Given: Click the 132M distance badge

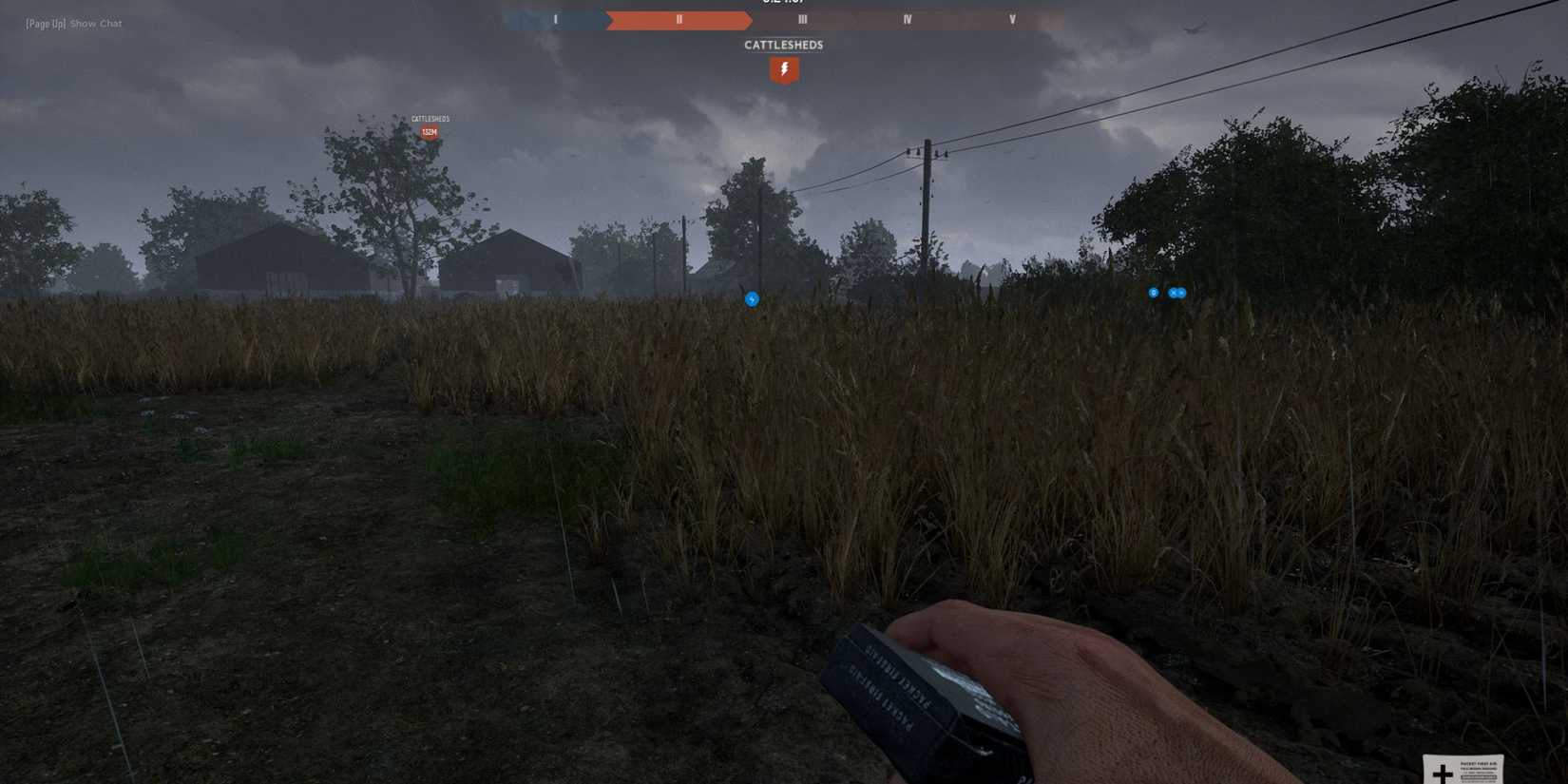Looking at the screenshot, I should 429,132.
